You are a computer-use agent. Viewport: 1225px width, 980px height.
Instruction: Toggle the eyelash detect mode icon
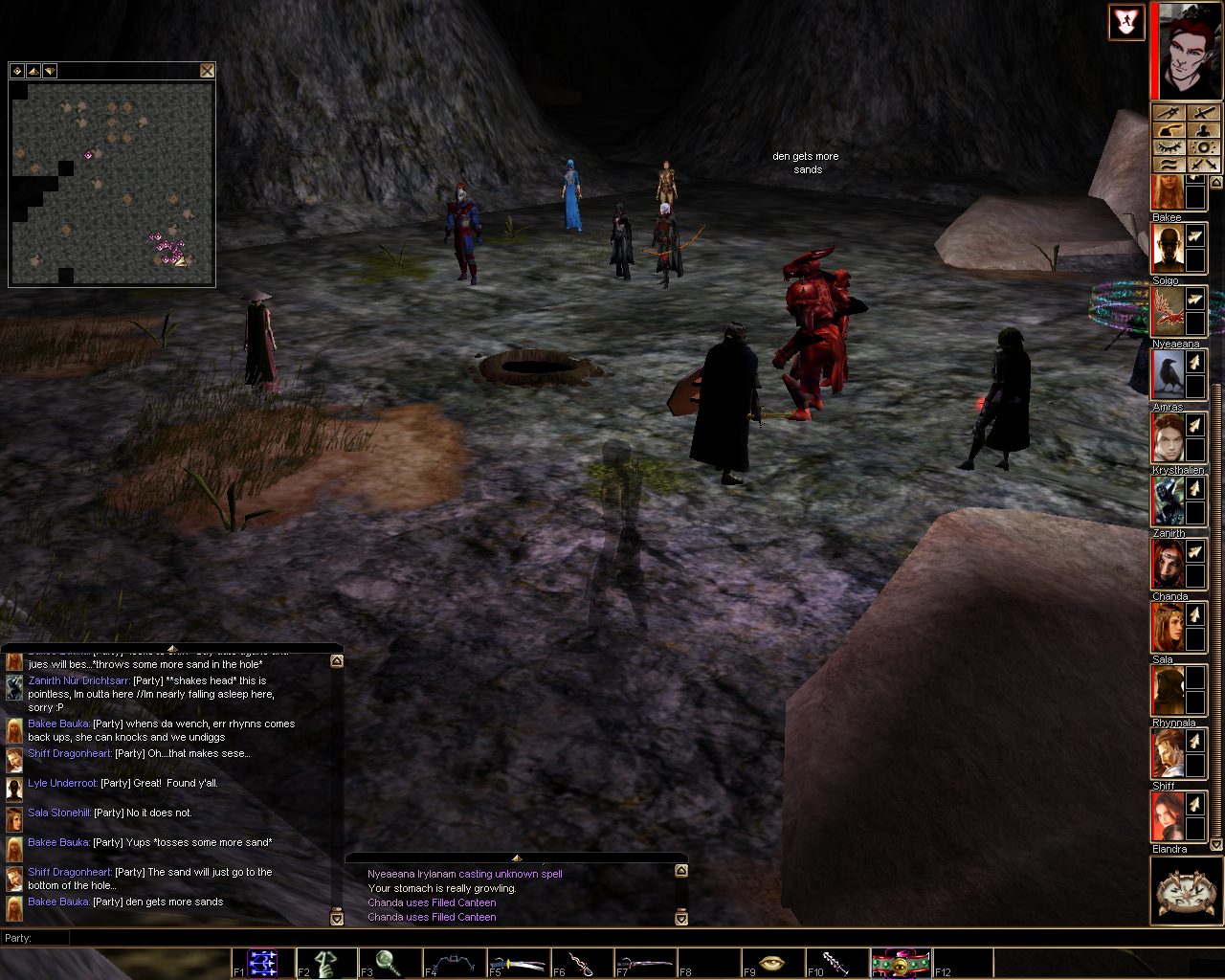tap(1168, 146)
